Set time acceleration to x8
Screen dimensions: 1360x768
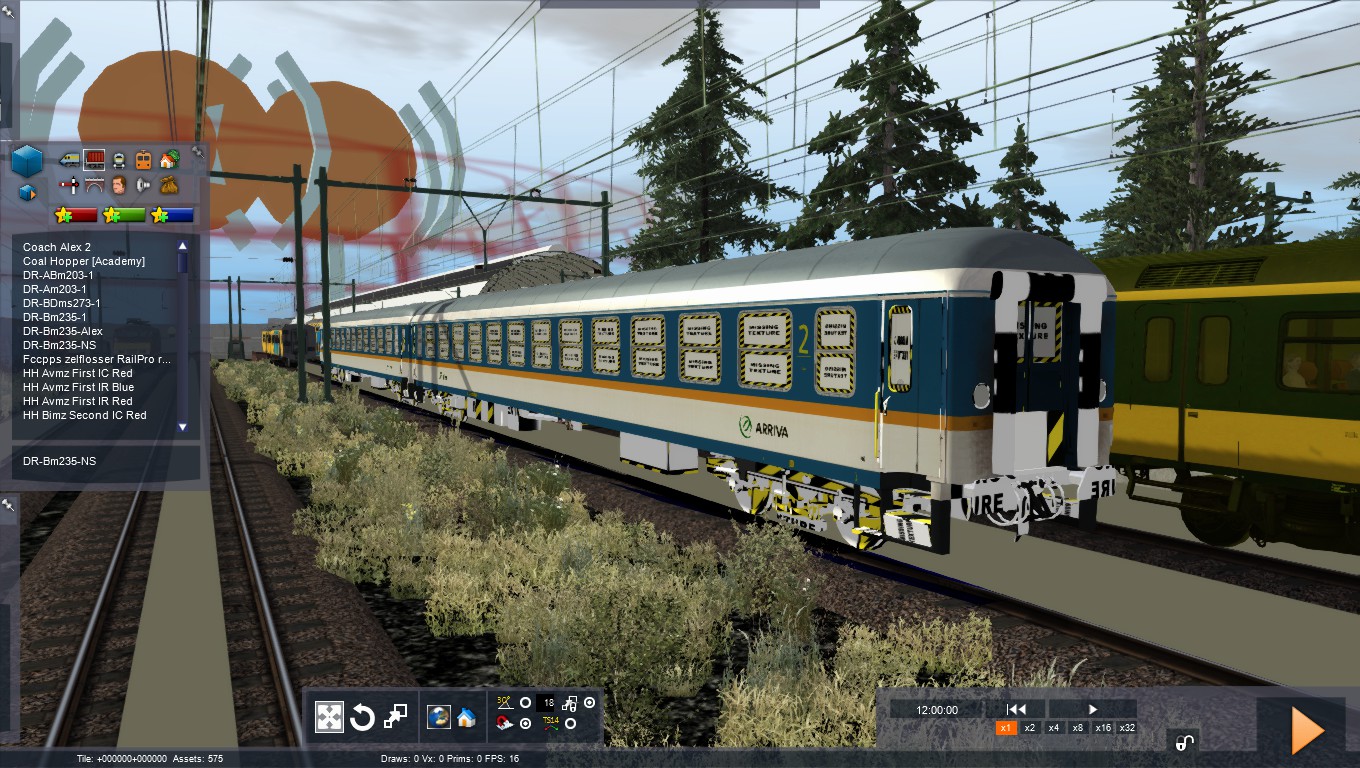pyautogui.click(x=1078, y=728)
